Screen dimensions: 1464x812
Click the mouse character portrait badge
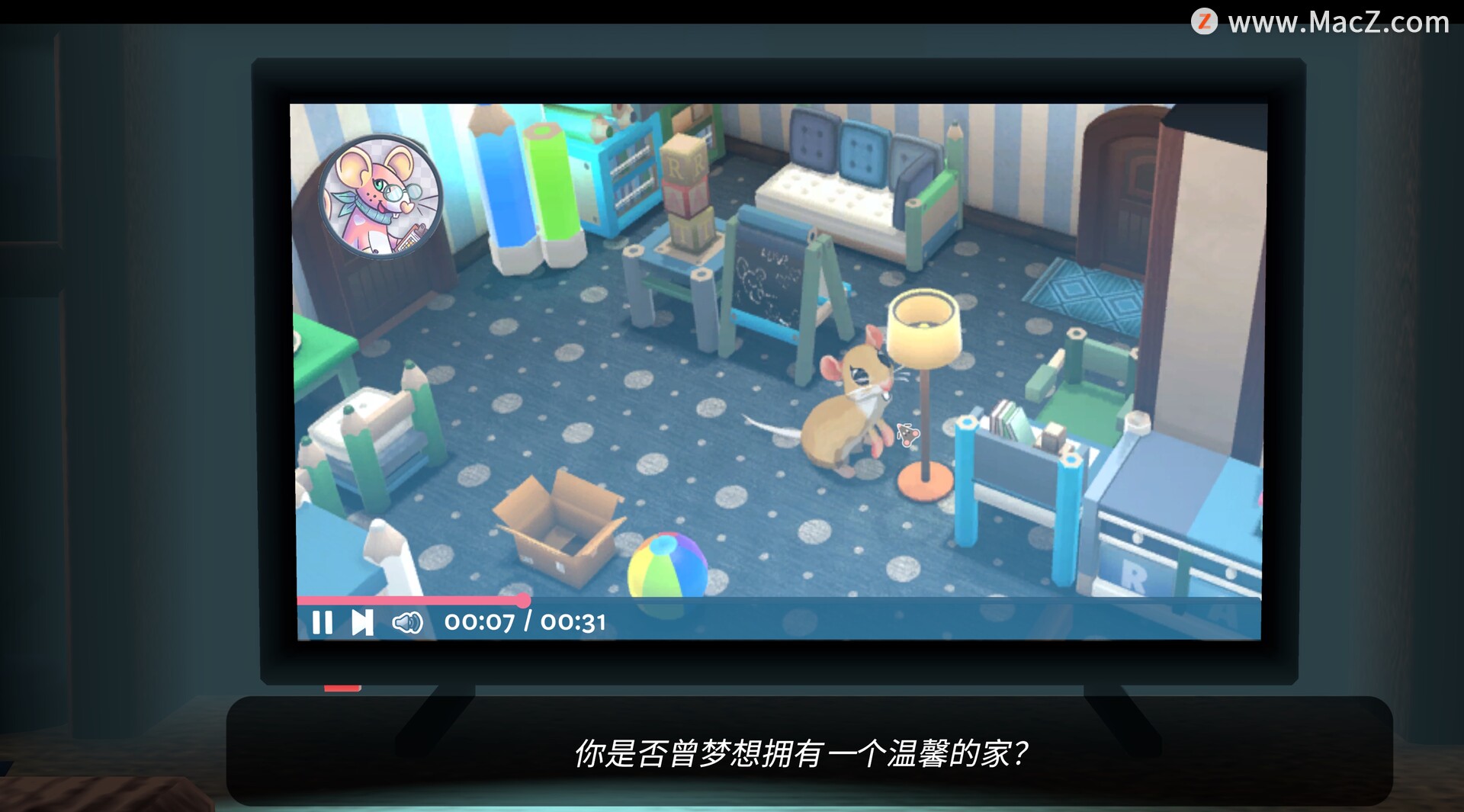380,197
